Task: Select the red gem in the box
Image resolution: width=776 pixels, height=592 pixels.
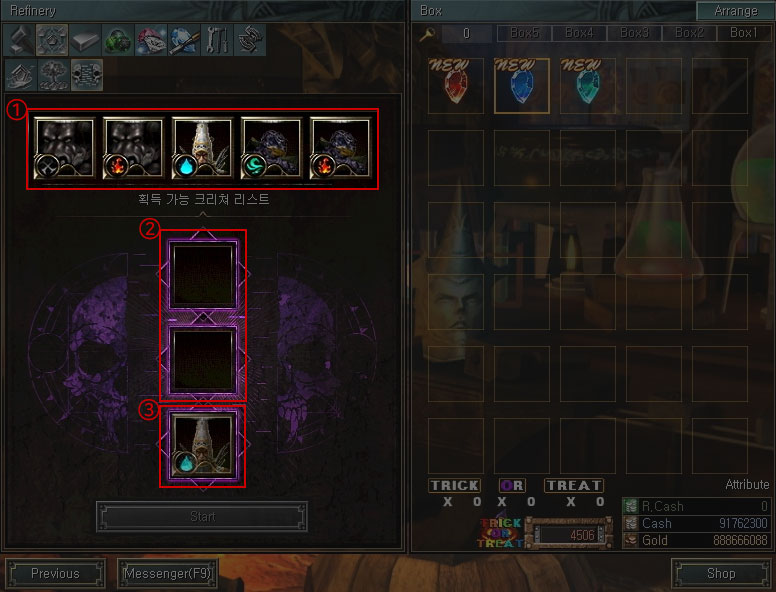Action: (x=456, y=85)
